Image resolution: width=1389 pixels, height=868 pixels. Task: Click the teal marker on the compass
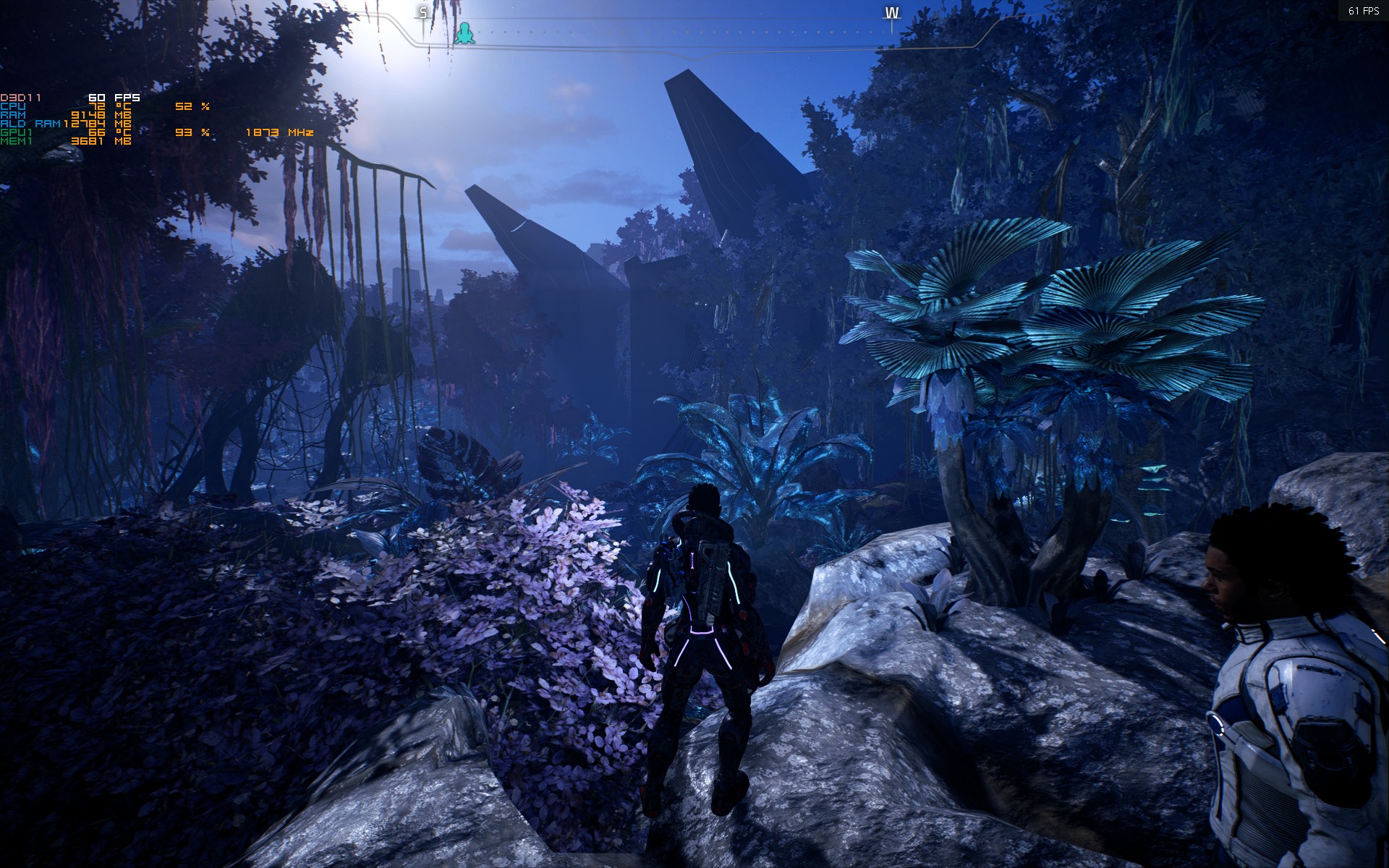[464, 33]
